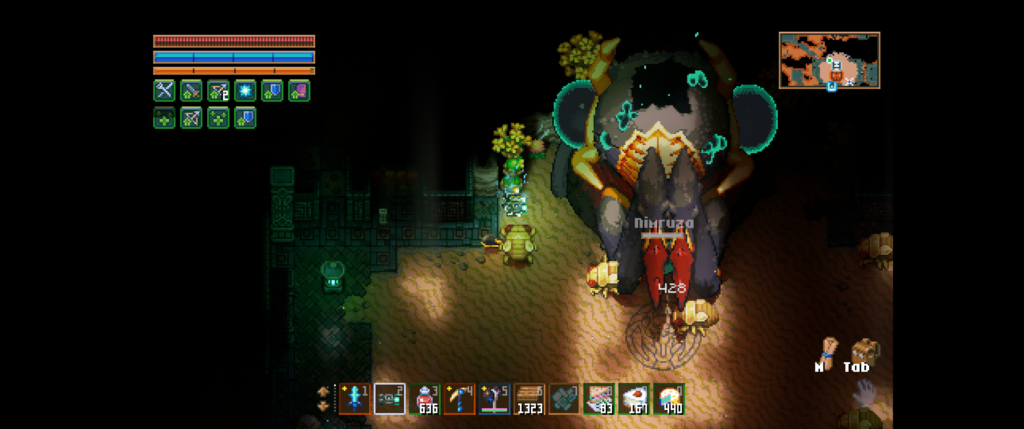Click the bow buff showing number 2
Screen dimensions: 1024x429
[218, 91]
